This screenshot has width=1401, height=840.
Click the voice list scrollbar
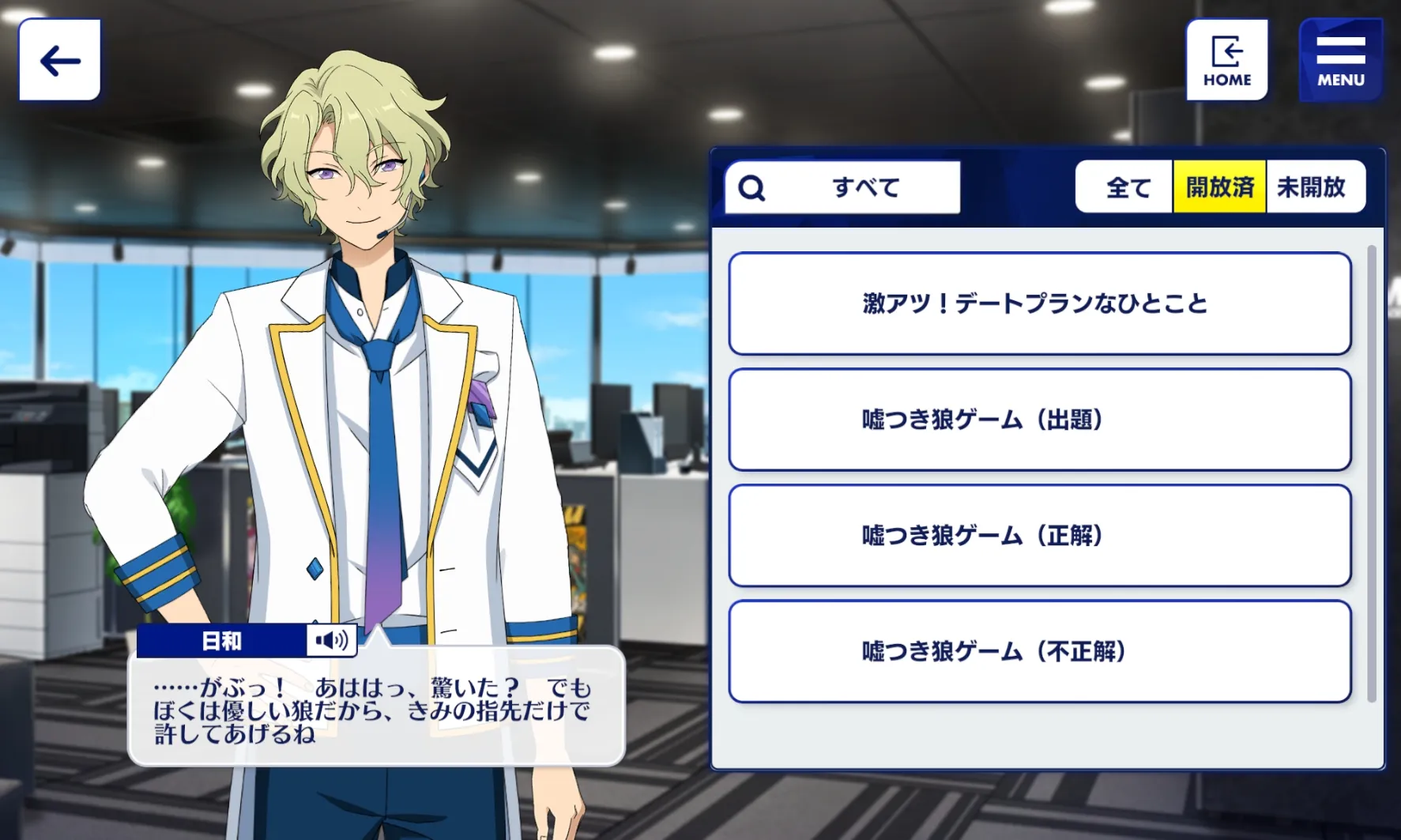coord(1371,474)
